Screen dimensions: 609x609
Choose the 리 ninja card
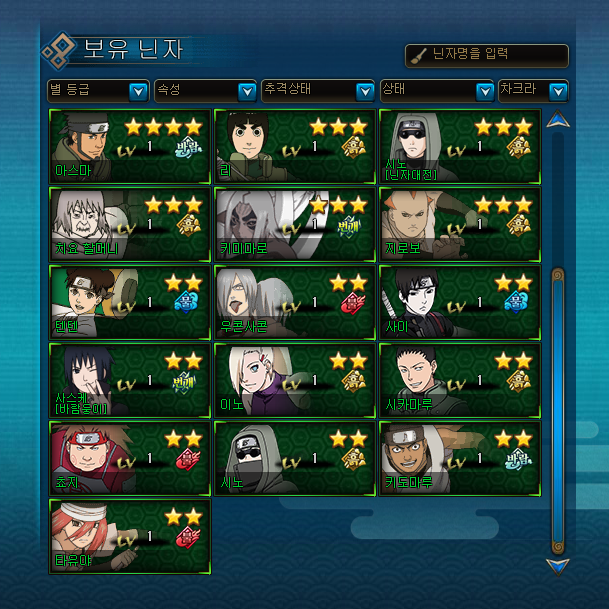(x=295, y=146)
